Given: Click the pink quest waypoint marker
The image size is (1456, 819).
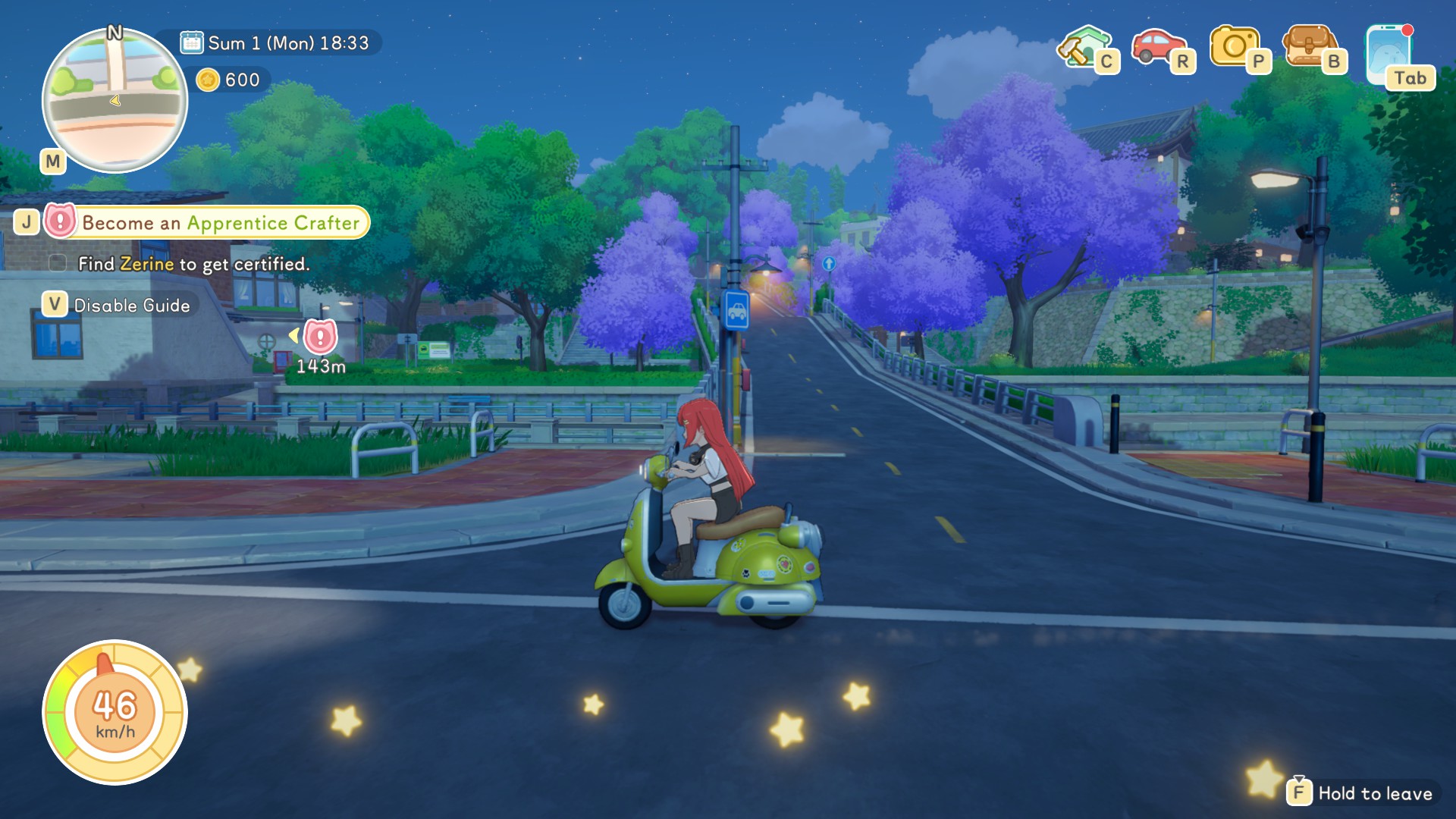Looking at the screenshot, I should click(320, 336).
